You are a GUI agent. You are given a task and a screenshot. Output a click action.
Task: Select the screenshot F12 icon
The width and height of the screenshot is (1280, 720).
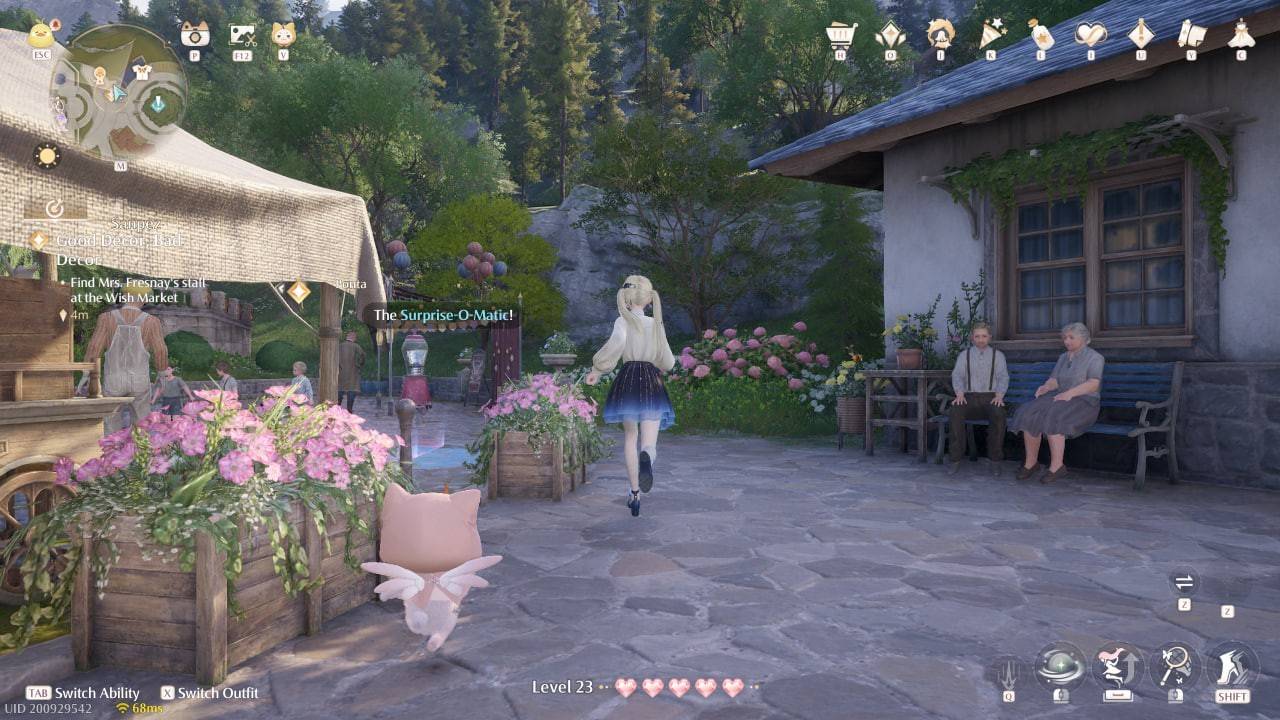[242, 34]
